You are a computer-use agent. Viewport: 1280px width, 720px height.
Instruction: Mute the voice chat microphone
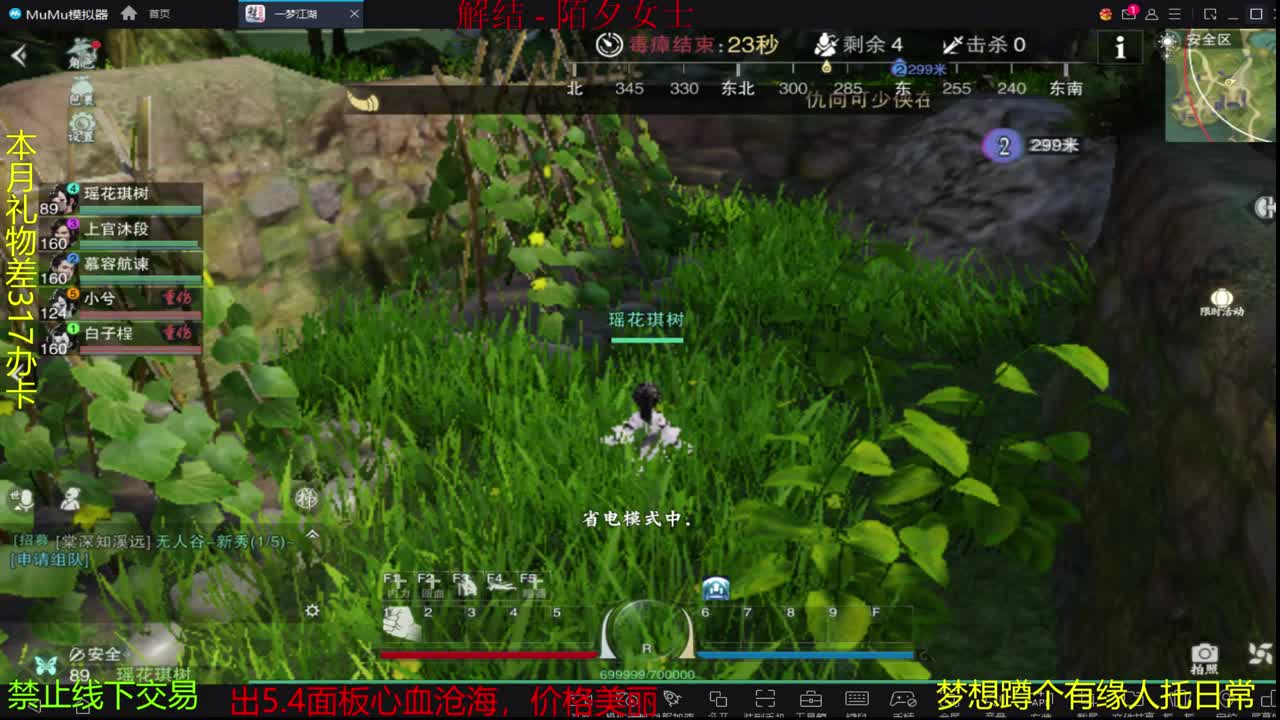coord(25,499)
